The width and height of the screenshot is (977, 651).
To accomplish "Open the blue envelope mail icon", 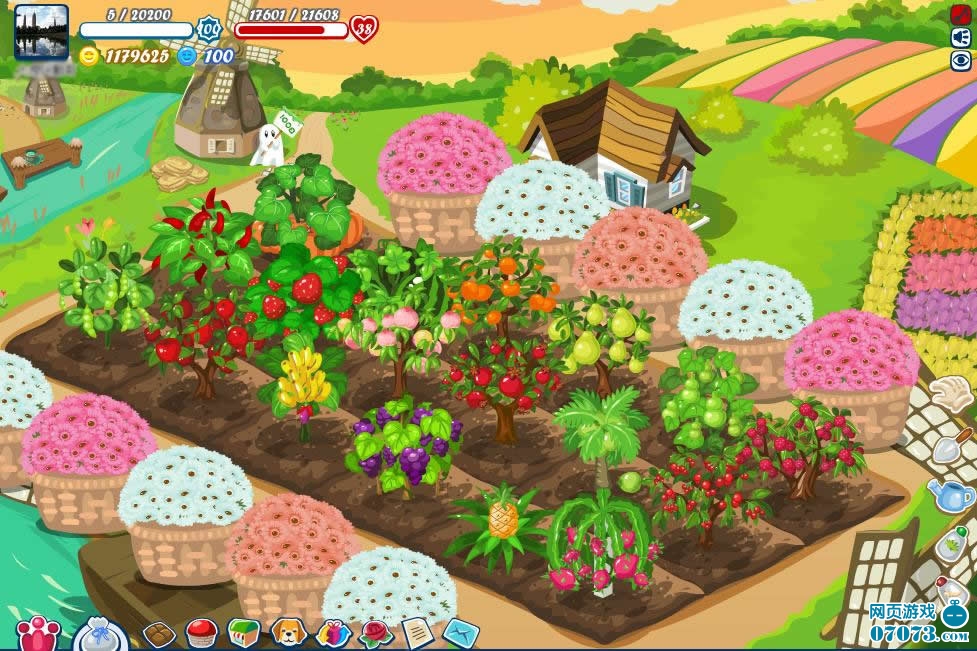I will pyautogui.click(x=461, y=633).
